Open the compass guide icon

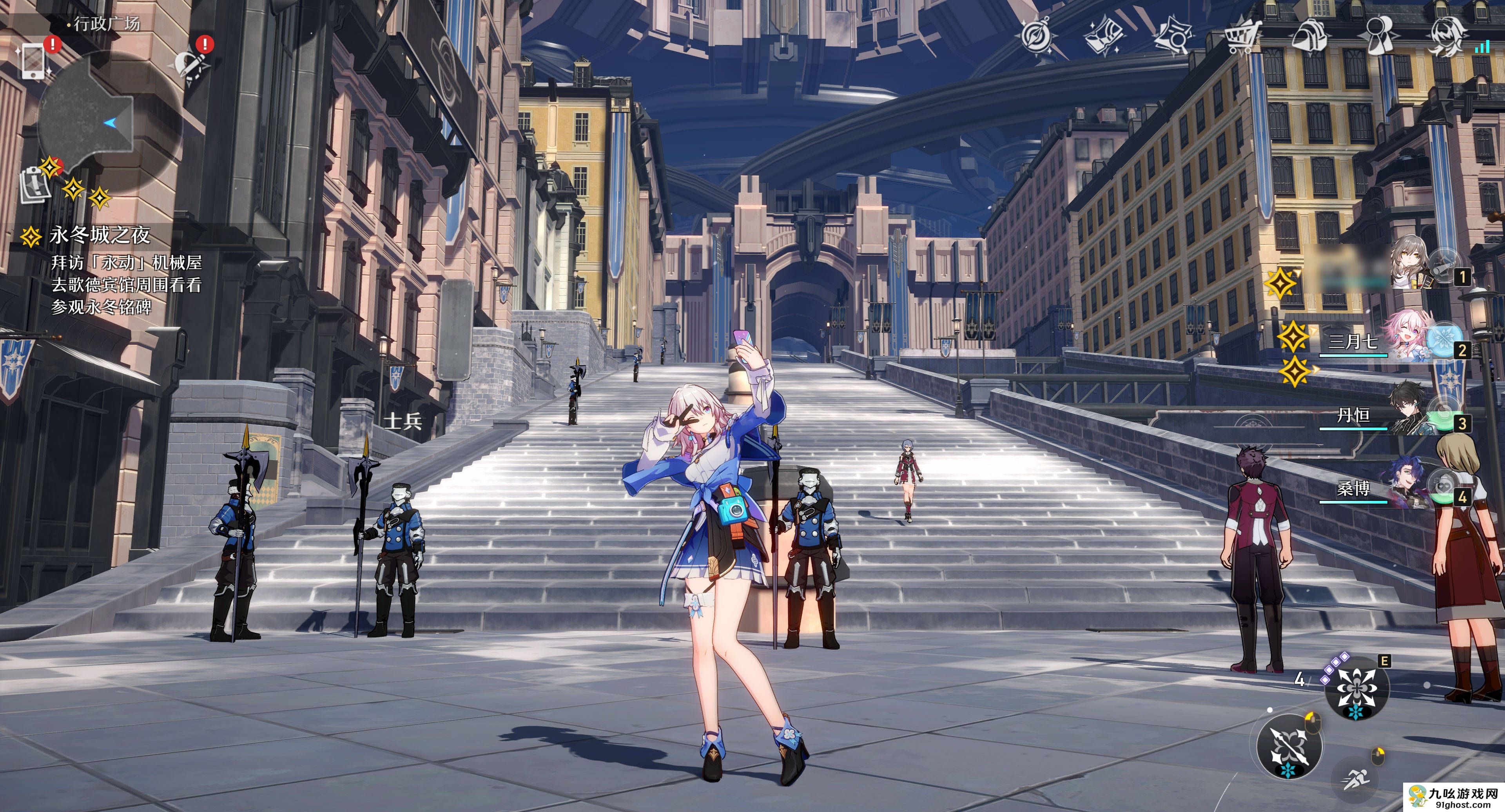tap(1037, 36)
